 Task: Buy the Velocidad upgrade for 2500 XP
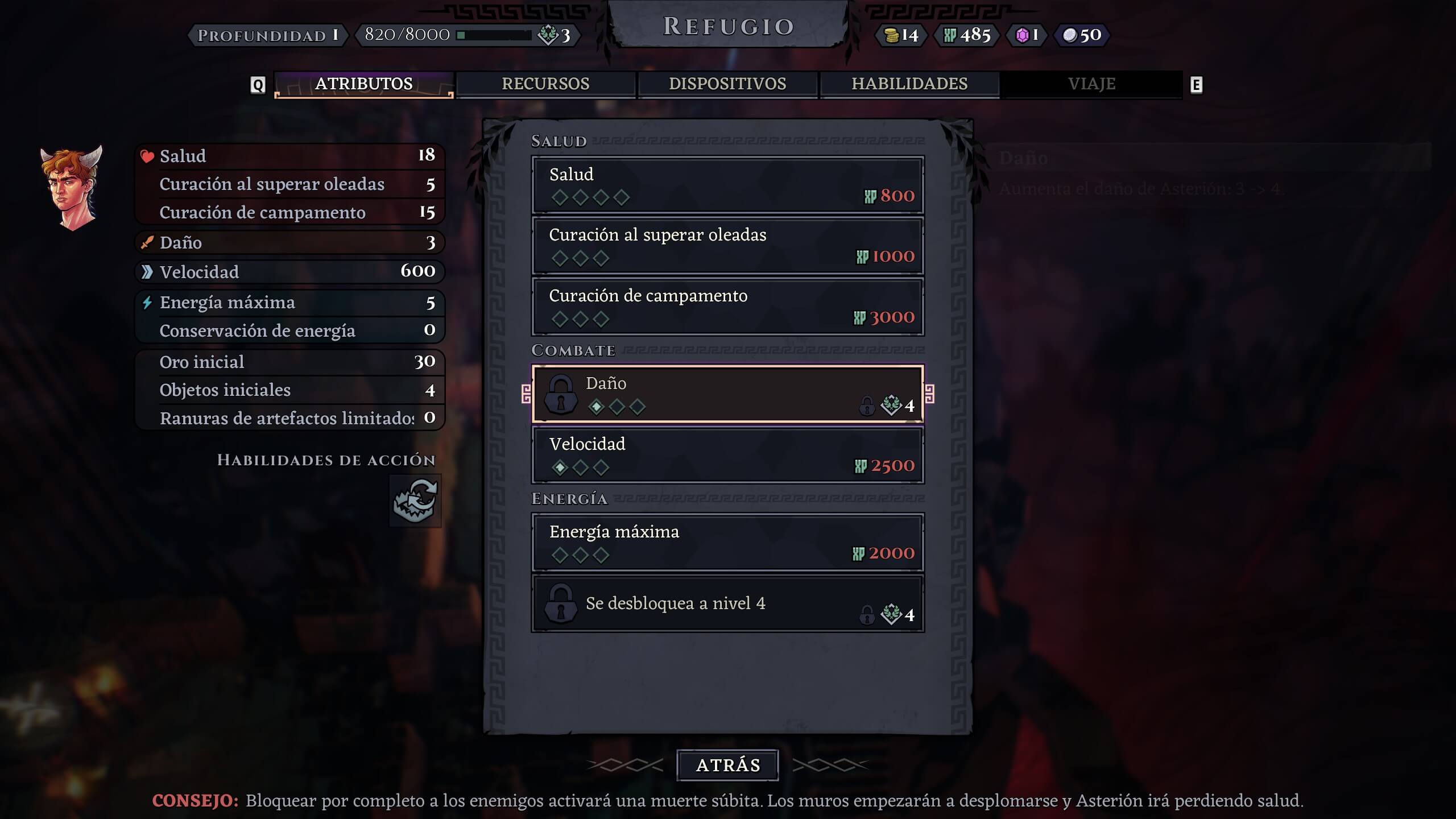tap(727, 455)
